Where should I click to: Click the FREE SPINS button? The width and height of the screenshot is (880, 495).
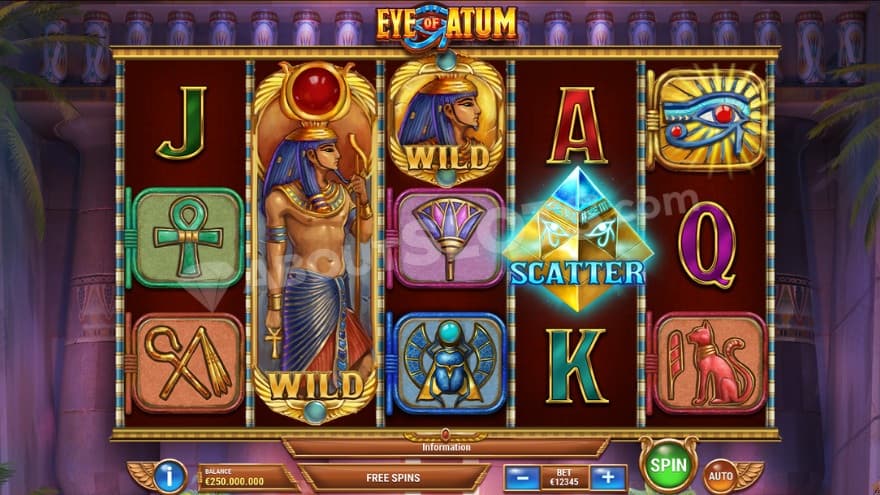tap(395, 477)
